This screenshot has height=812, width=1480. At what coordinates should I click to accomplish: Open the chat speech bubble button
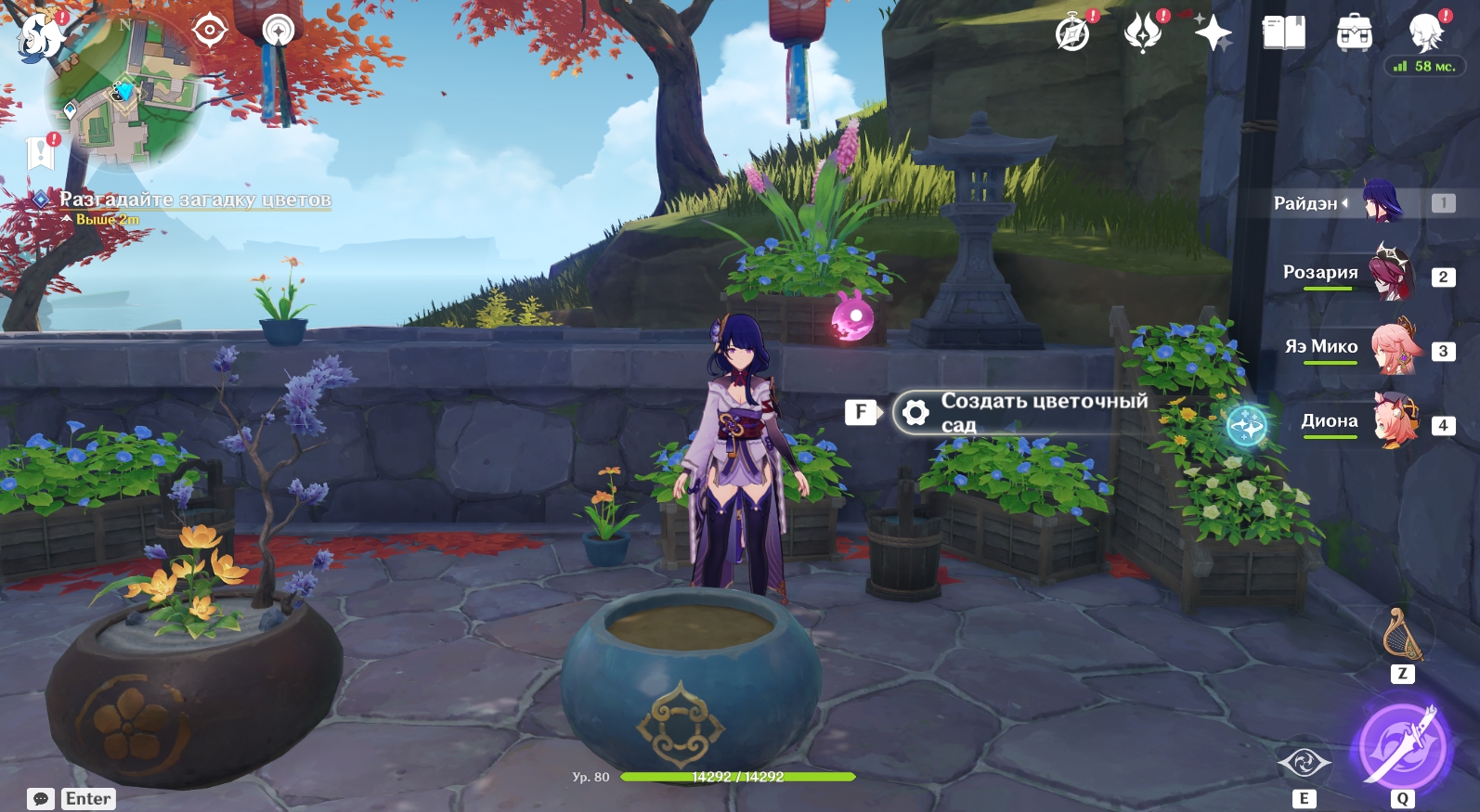[x=41, y=799]
